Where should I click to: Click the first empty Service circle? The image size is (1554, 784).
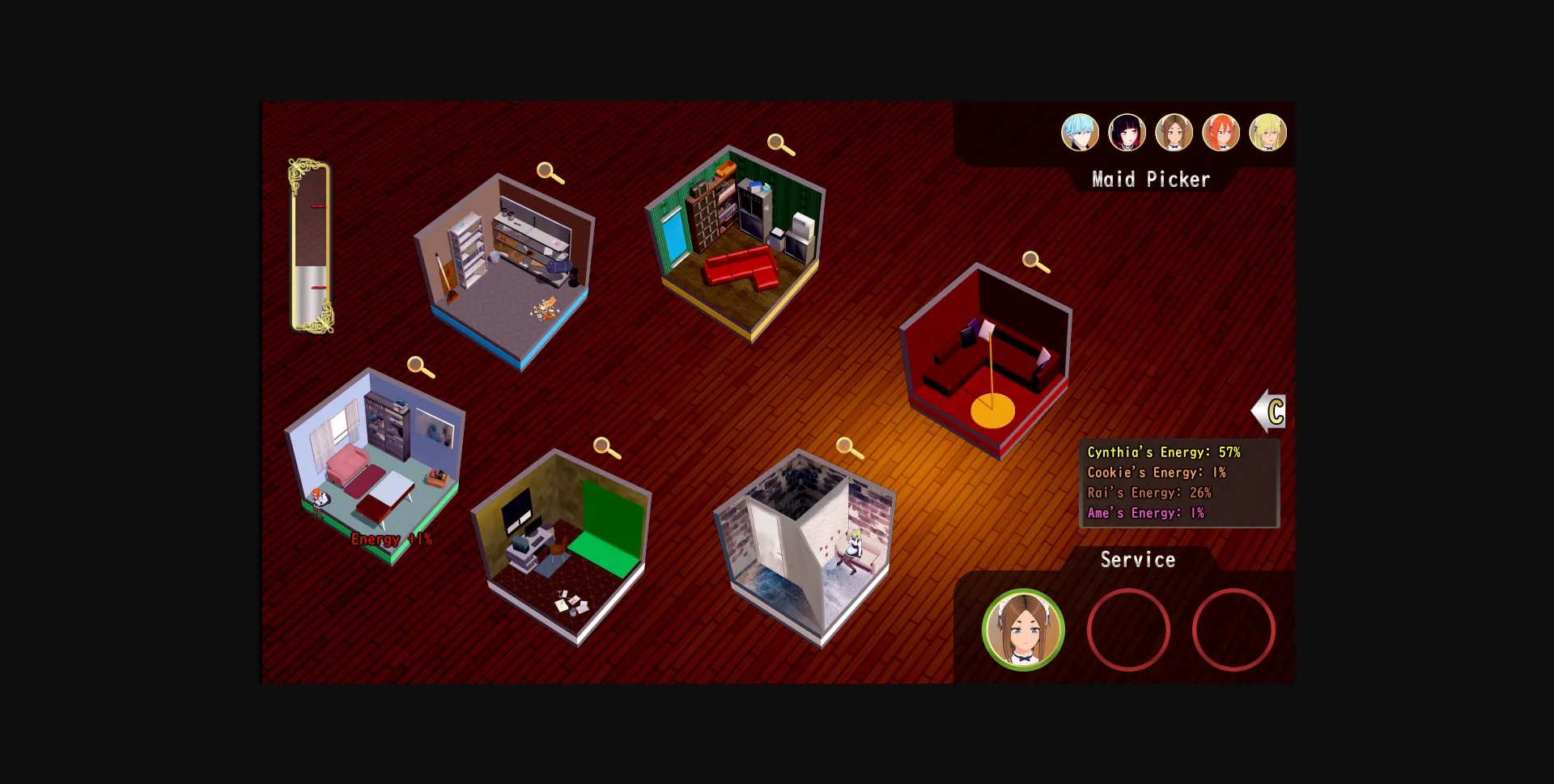point(1127,629)
